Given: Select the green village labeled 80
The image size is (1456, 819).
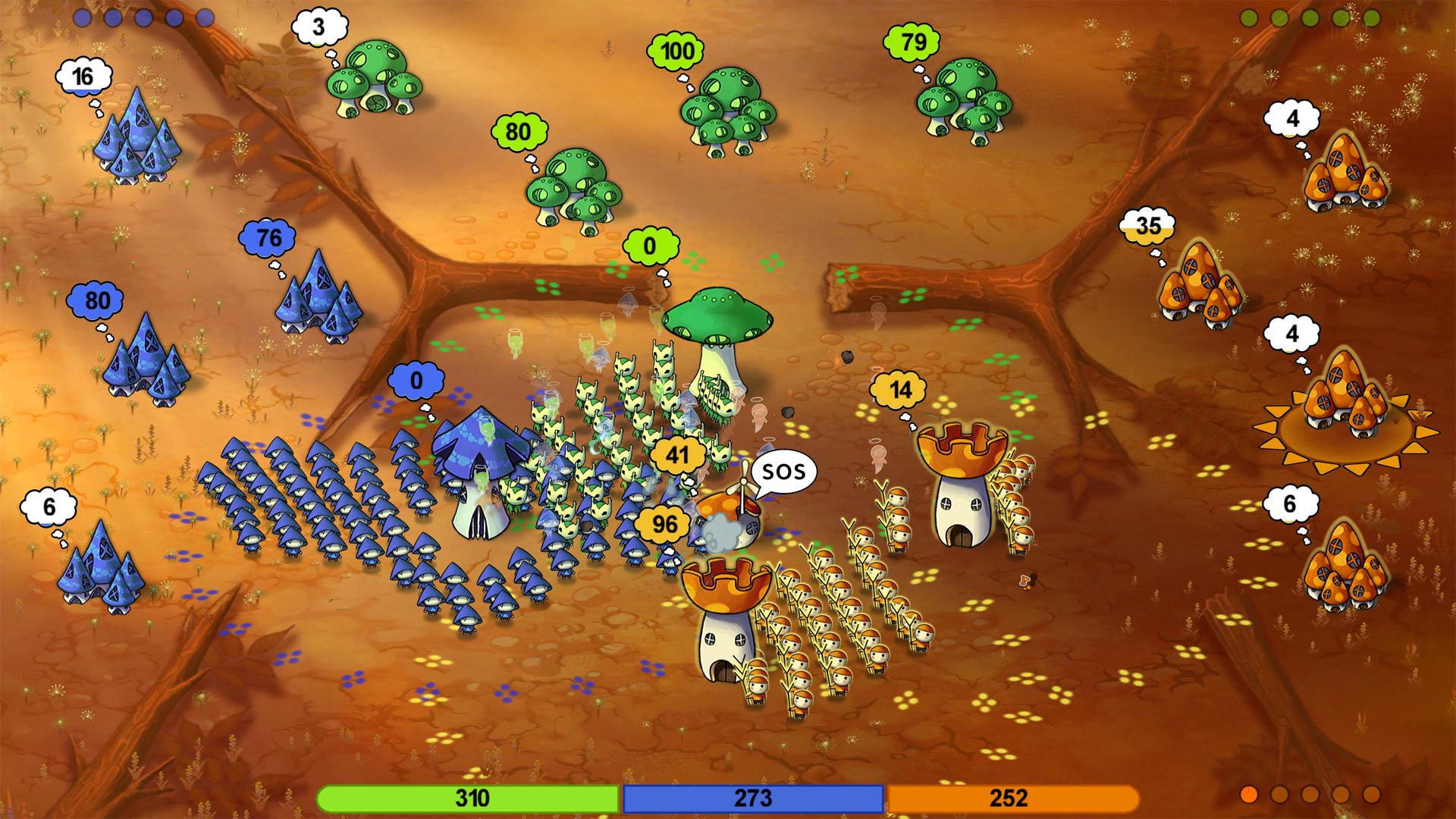Looking at the screenshot, I should (x=574, y=190).
